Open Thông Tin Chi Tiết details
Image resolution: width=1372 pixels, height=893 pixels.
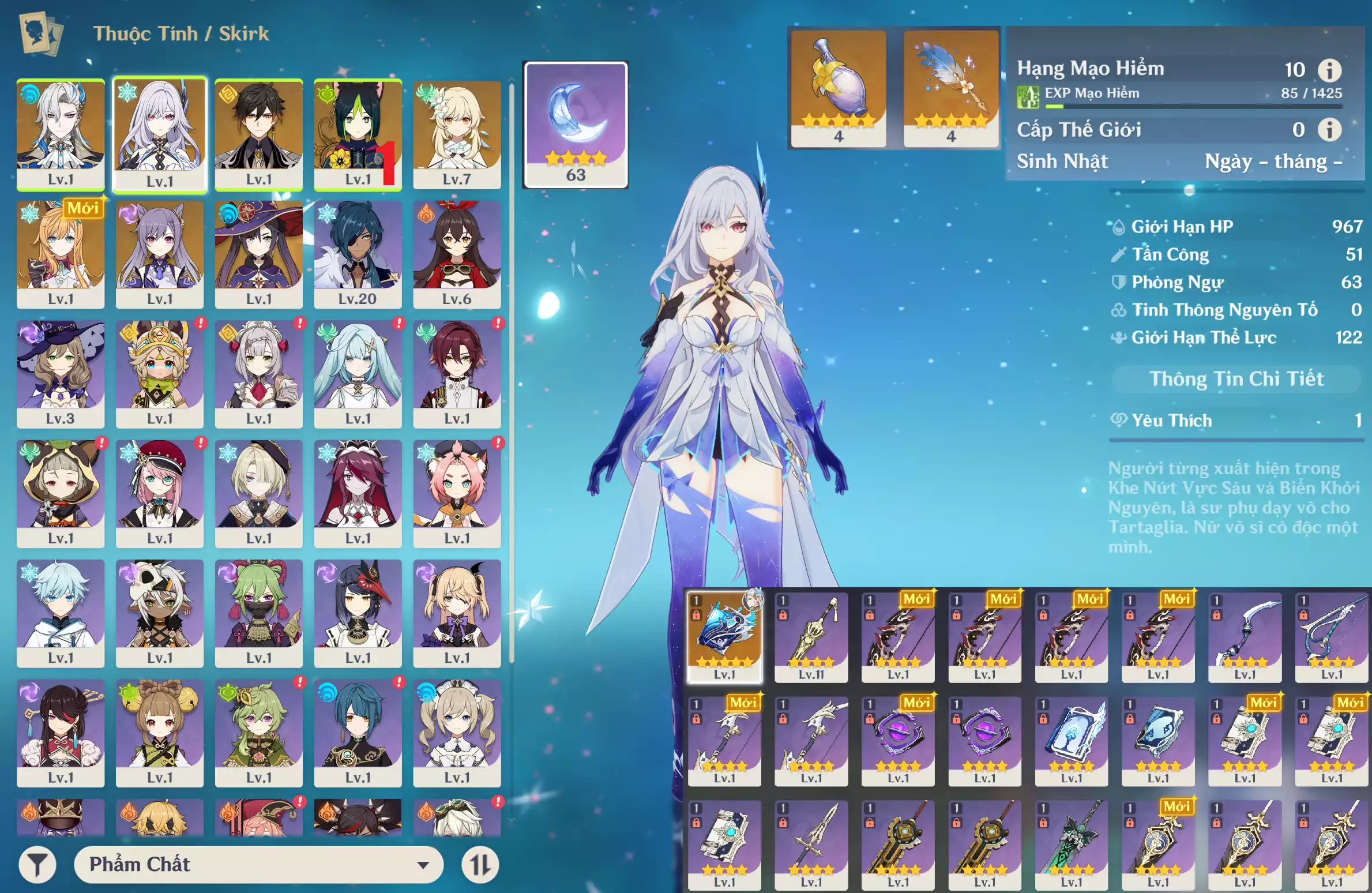pyautogui.click(x=1236, y=379)
